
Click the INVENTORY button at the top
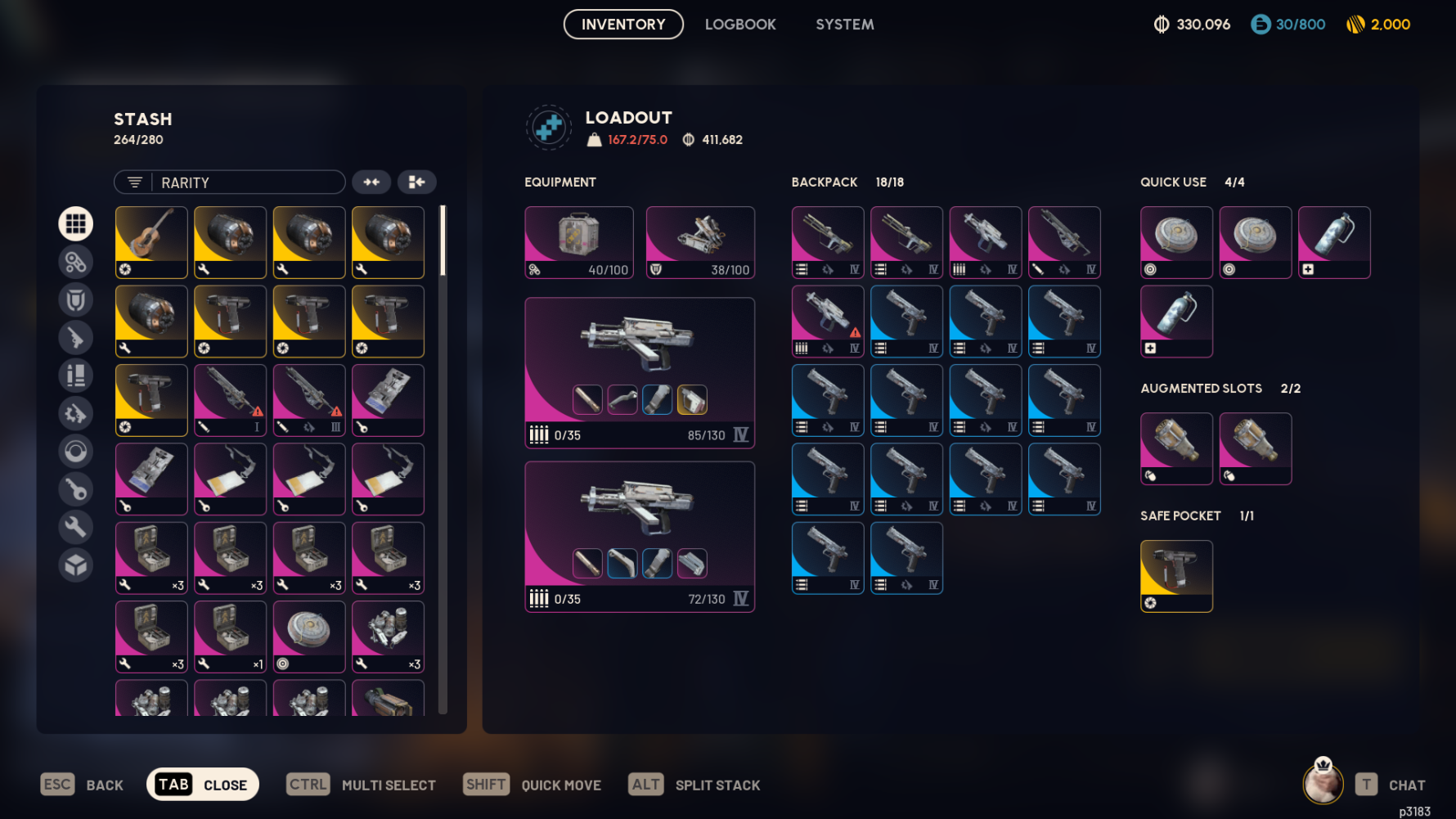click(622, 24)
